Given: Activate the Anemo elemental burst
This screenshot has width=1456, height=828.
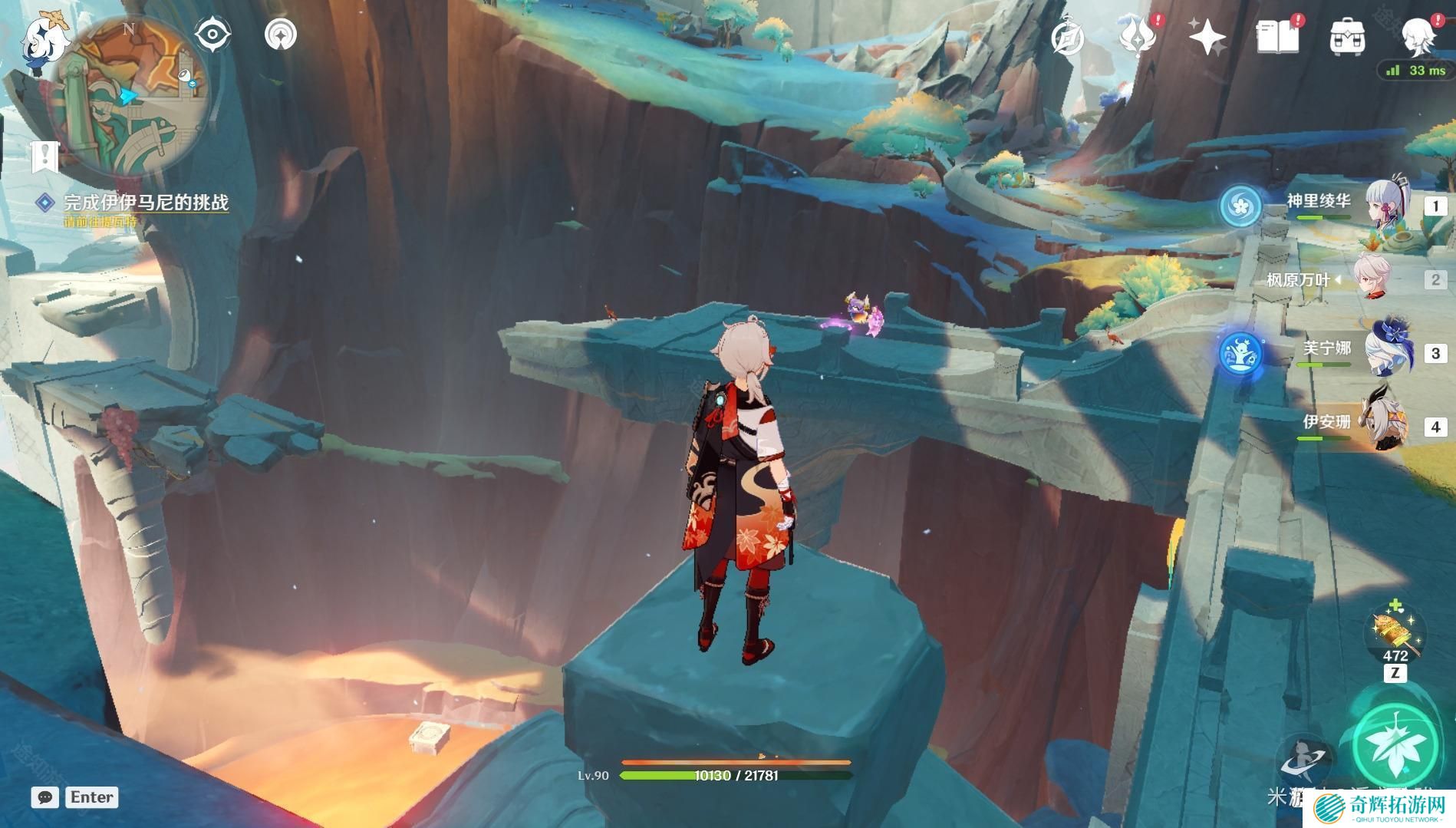Looking at the screenshot, I should [x=1395, y=747].
